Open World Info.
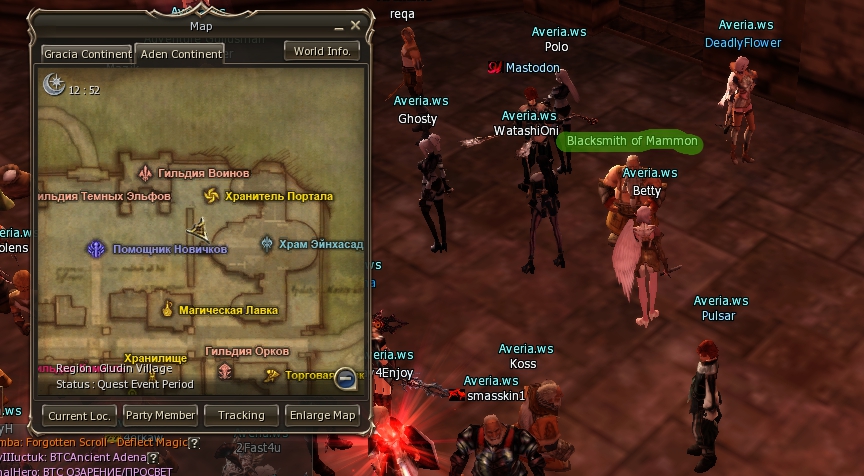Viewport: 864px width, 476px height. [x=323, y=51]
